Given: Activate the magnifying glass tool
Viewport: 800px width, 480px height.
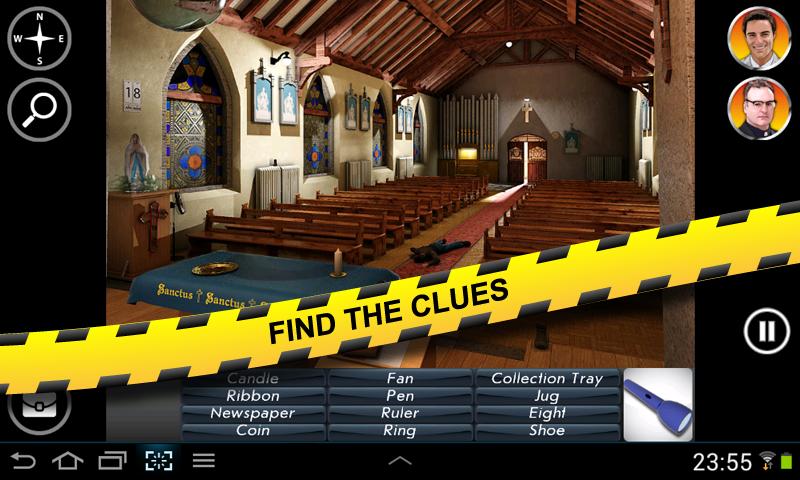Looking at the screenshot, I should [39, 106].
